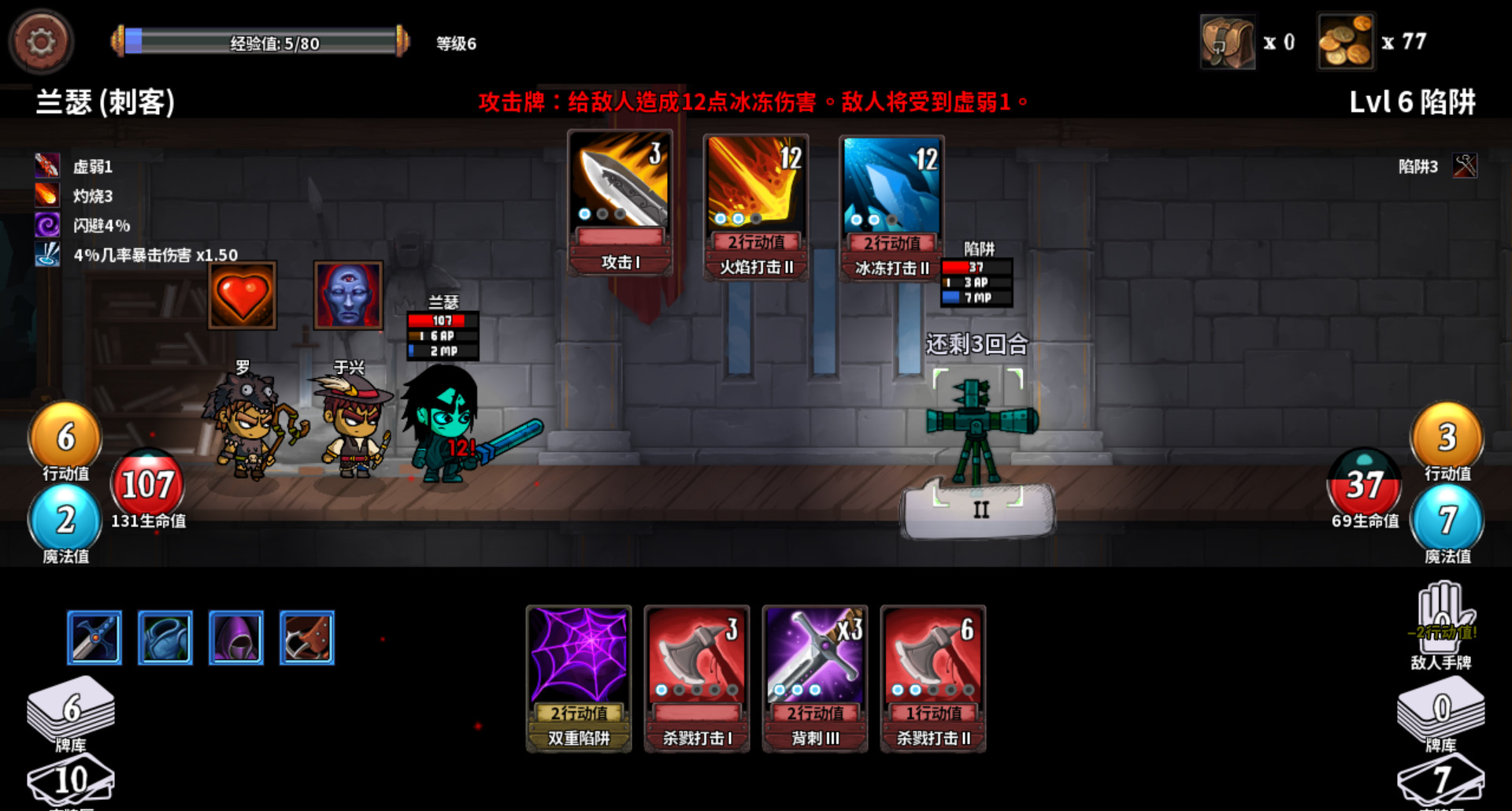Open the settings gear menu

coord(41,43)
